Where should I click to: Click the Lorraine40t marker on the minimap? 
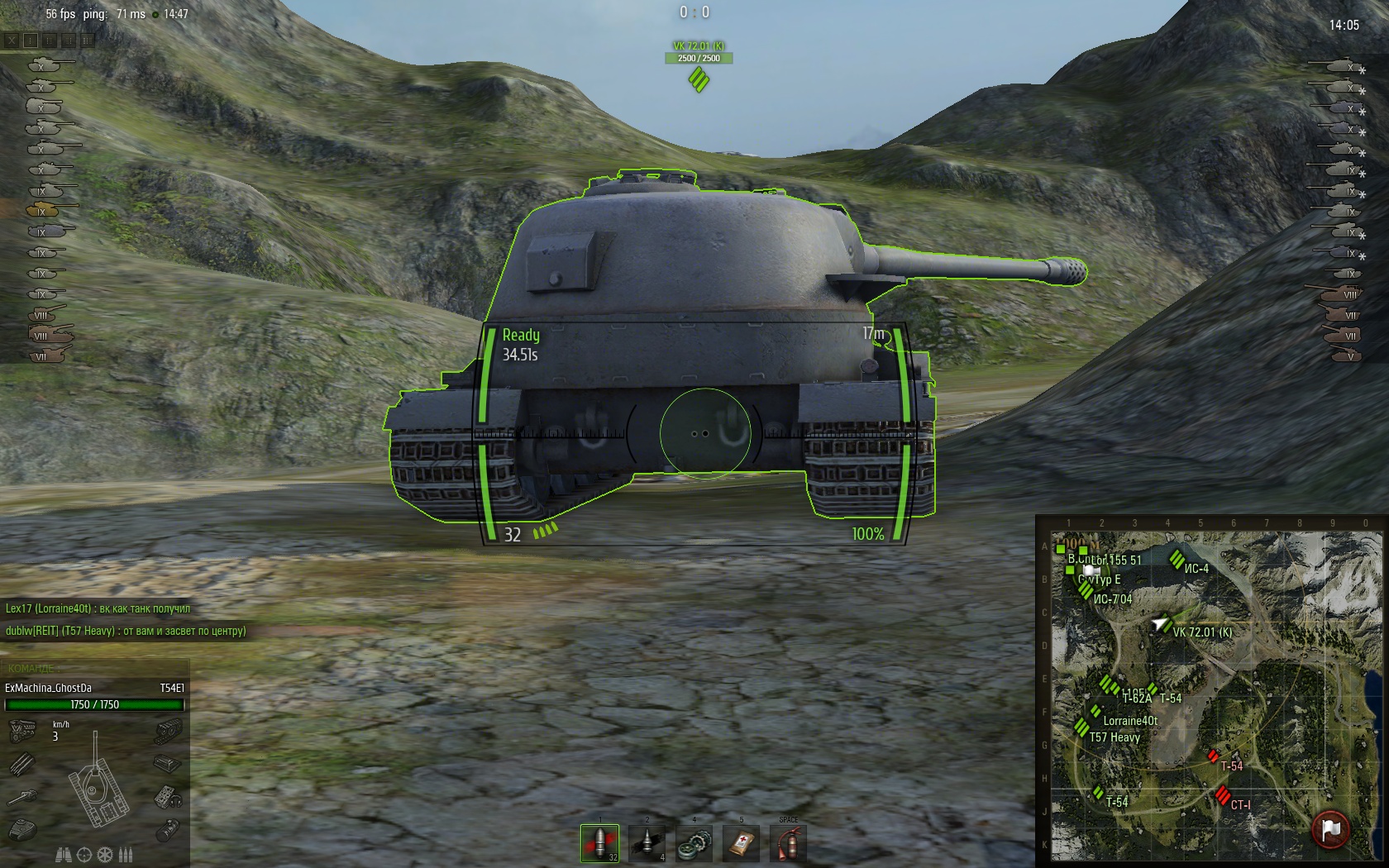pos(1096,711)
